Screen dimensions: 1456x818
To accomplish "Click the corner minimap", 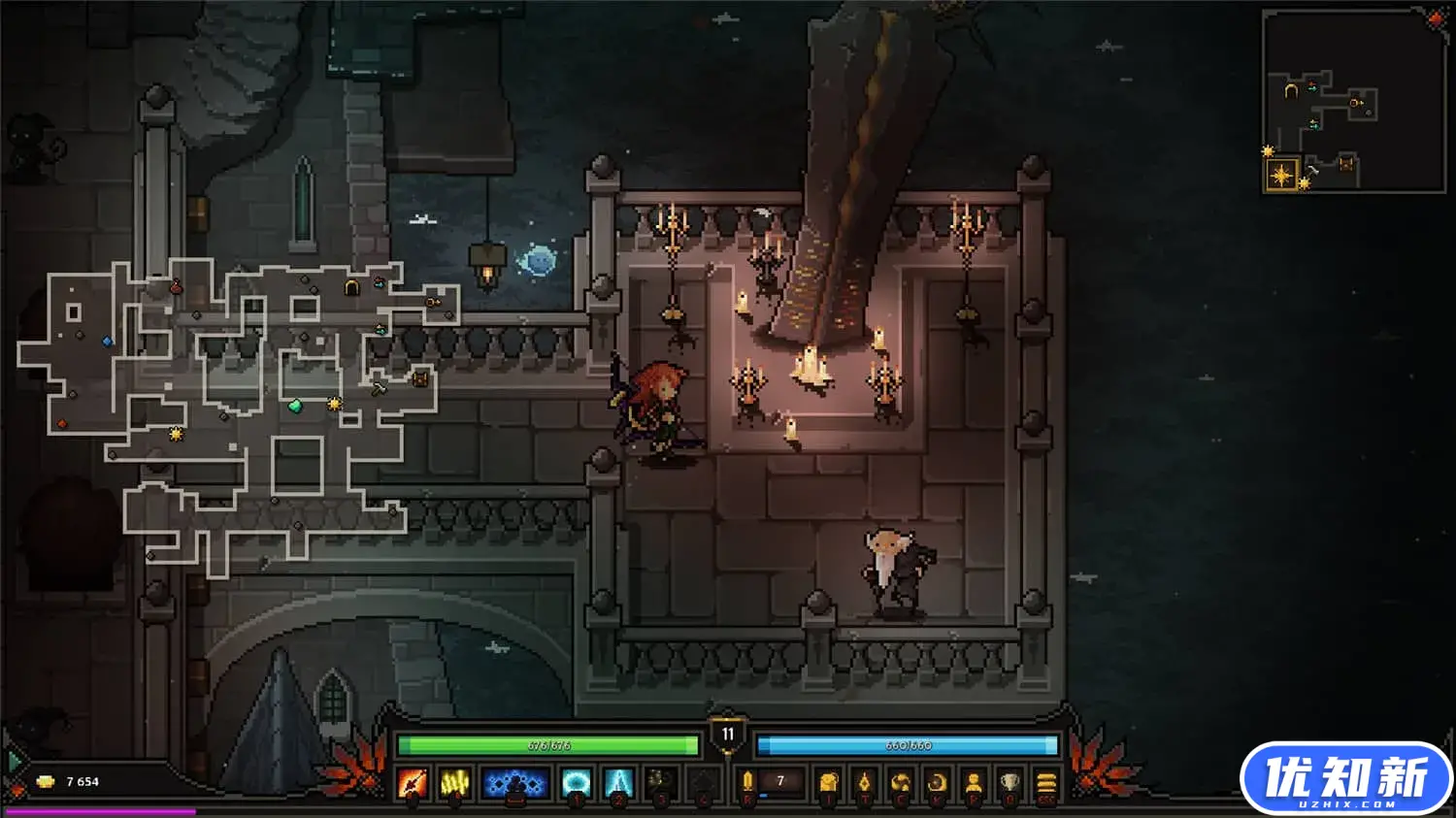I will coord(1354,102).
